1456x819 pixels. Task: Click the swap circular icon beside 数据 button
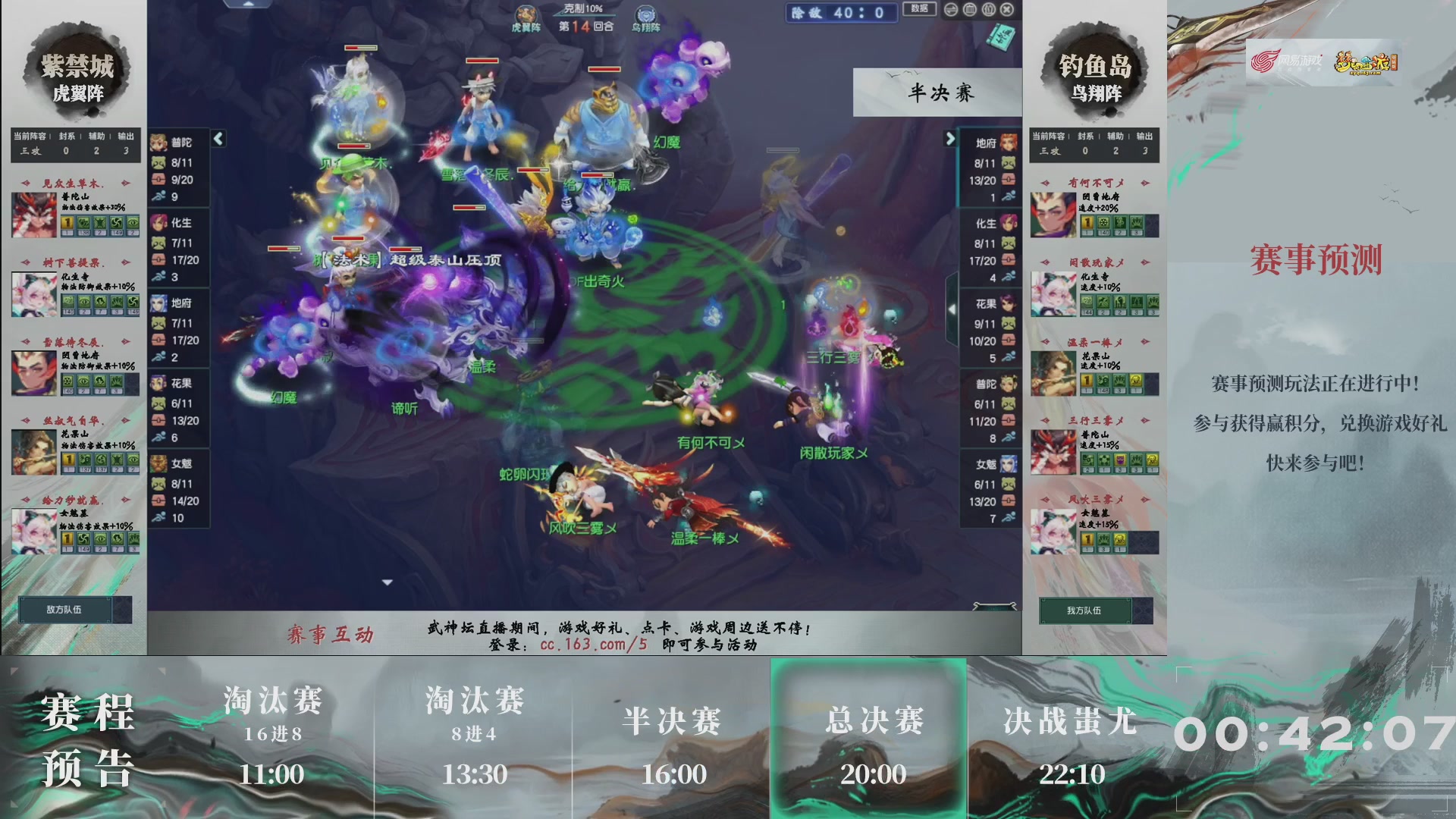tap(950, 9)
